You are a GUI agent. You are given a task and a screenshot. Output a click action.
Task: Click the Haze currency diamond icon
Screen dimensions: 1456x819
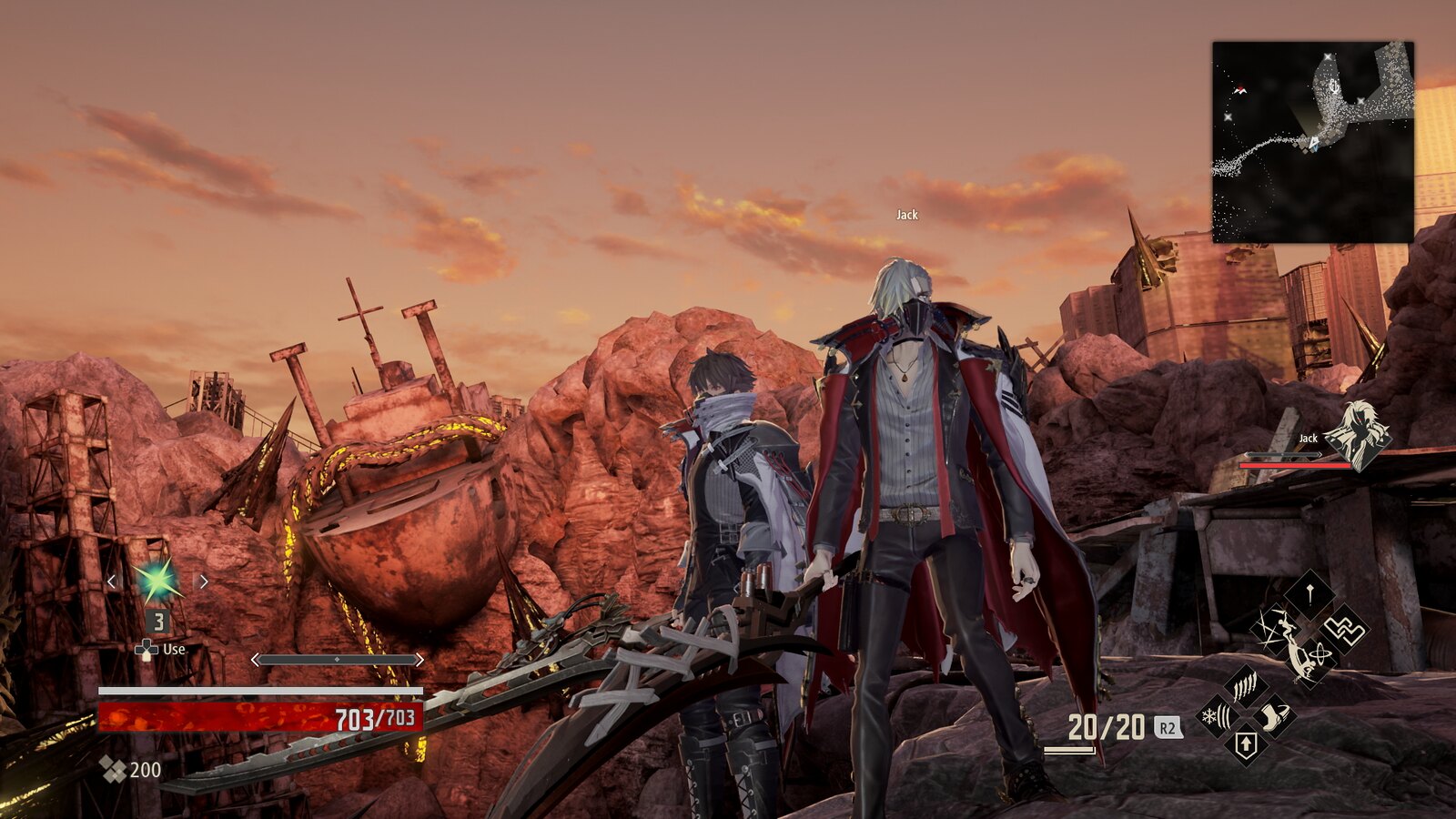[x=112, y=767]
